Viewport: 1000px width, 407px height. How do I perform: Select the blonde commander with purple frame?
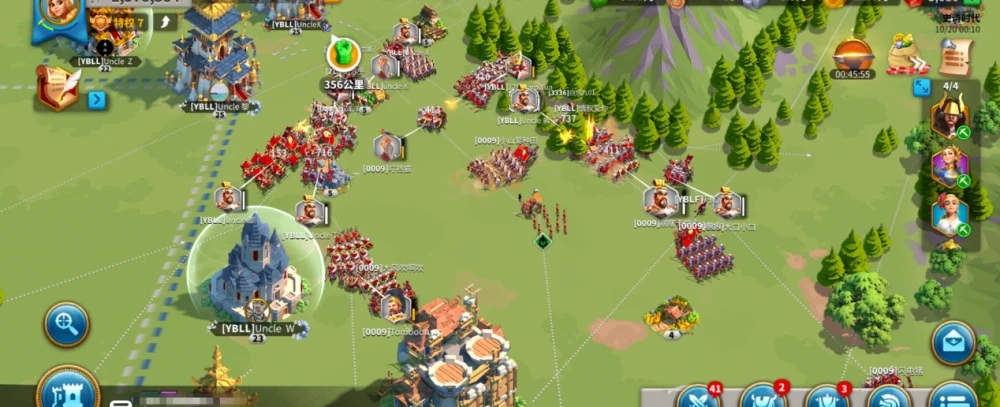click(948, 167)
